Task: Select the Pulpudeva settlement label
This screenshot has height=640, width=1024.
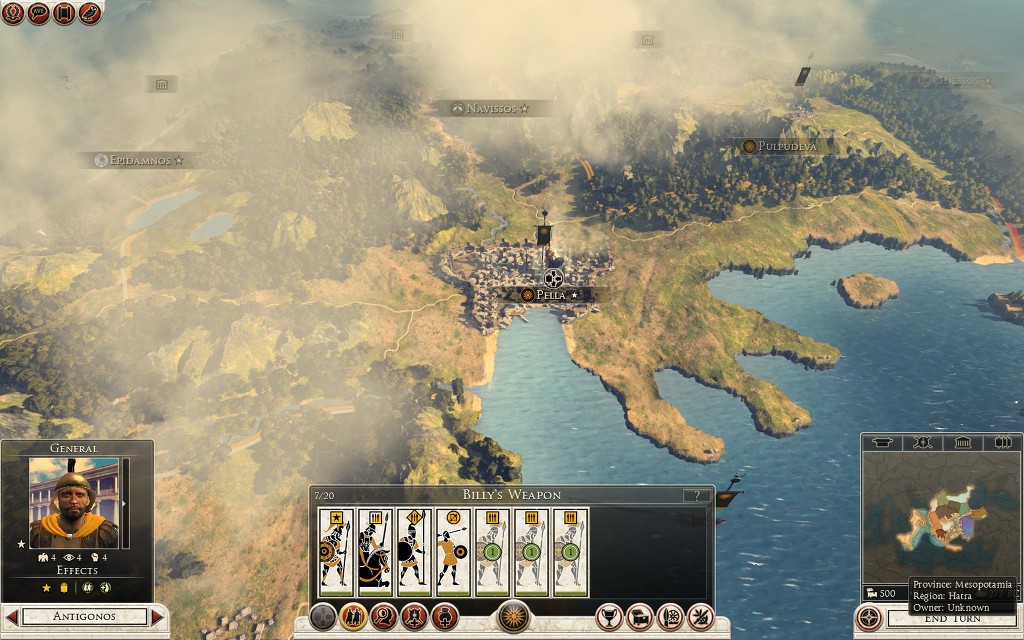Action: pos(787,146)
